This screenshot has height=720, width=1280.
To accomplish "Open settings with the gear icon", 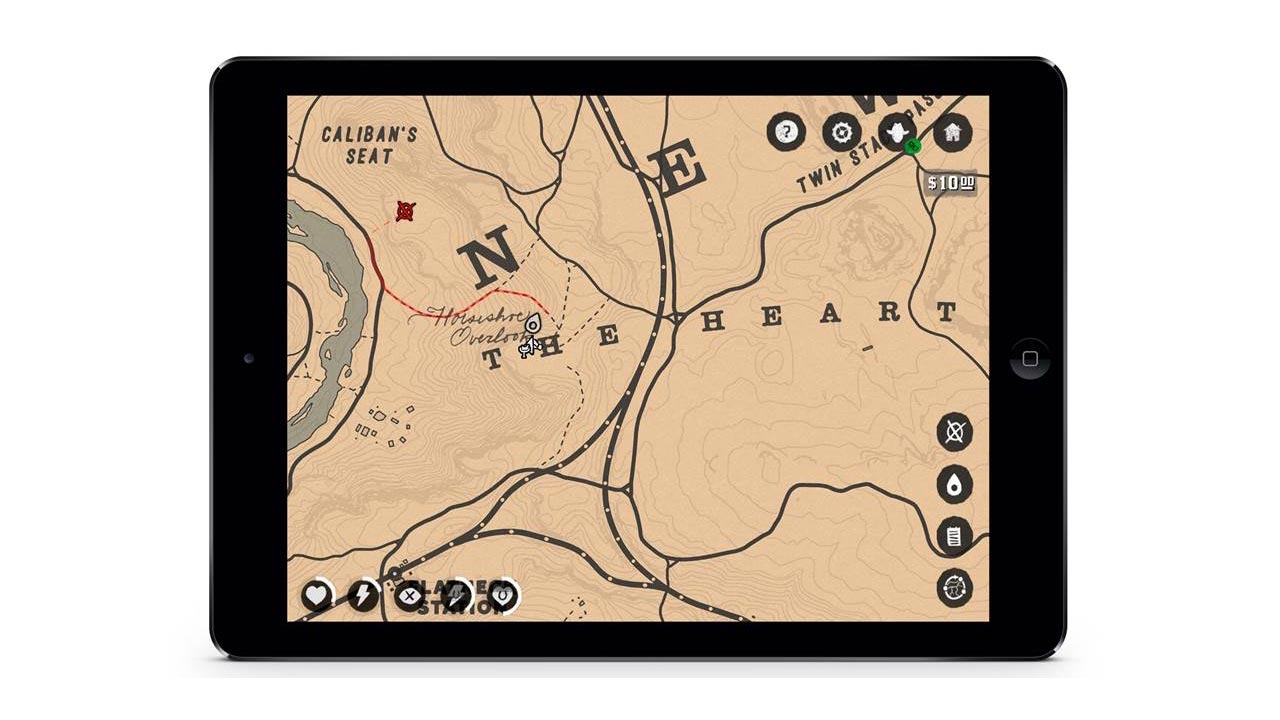I will (x=842, y=131).
